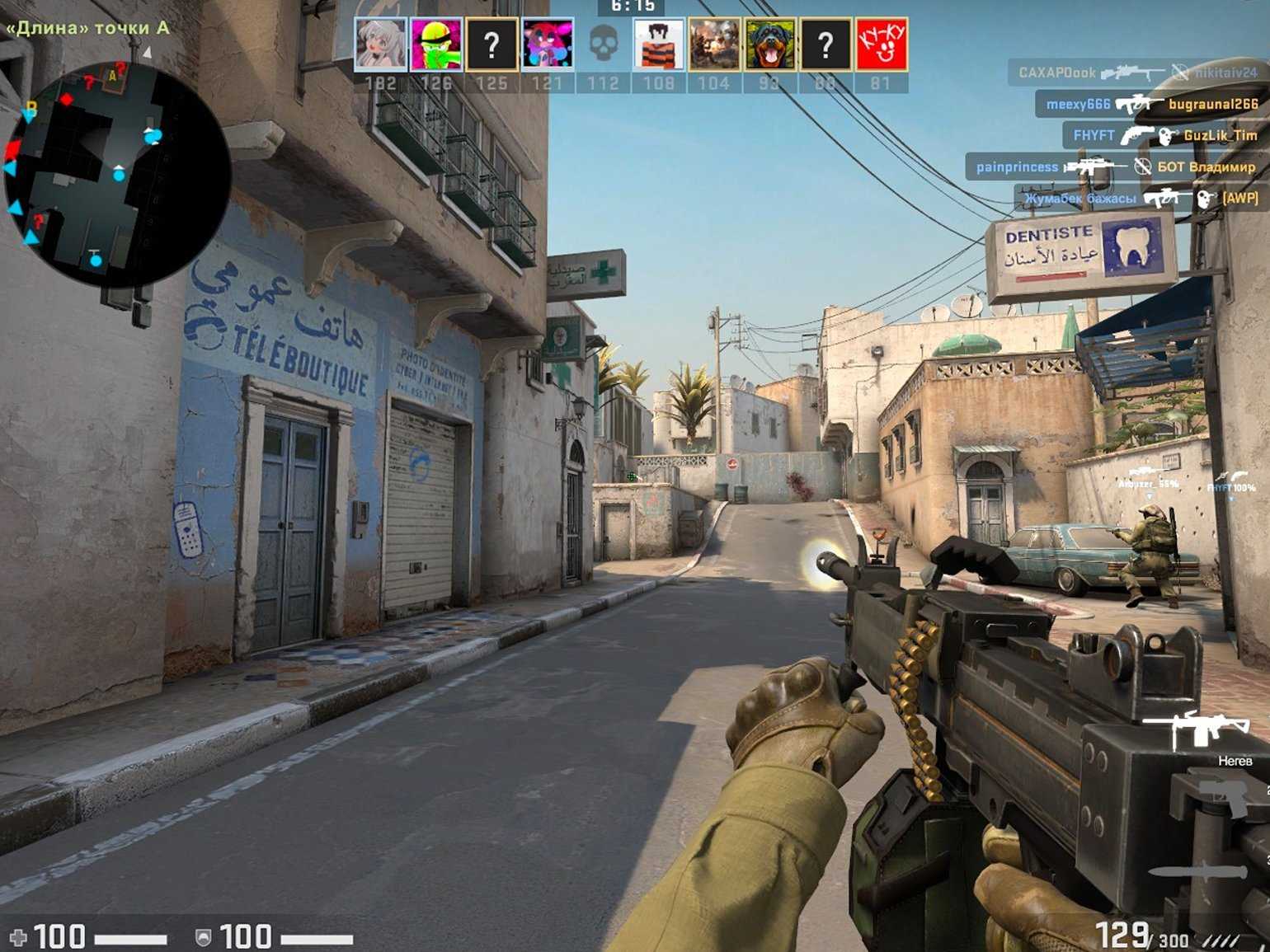Select the red KY-KY player avatar

[x=881, y=44]
